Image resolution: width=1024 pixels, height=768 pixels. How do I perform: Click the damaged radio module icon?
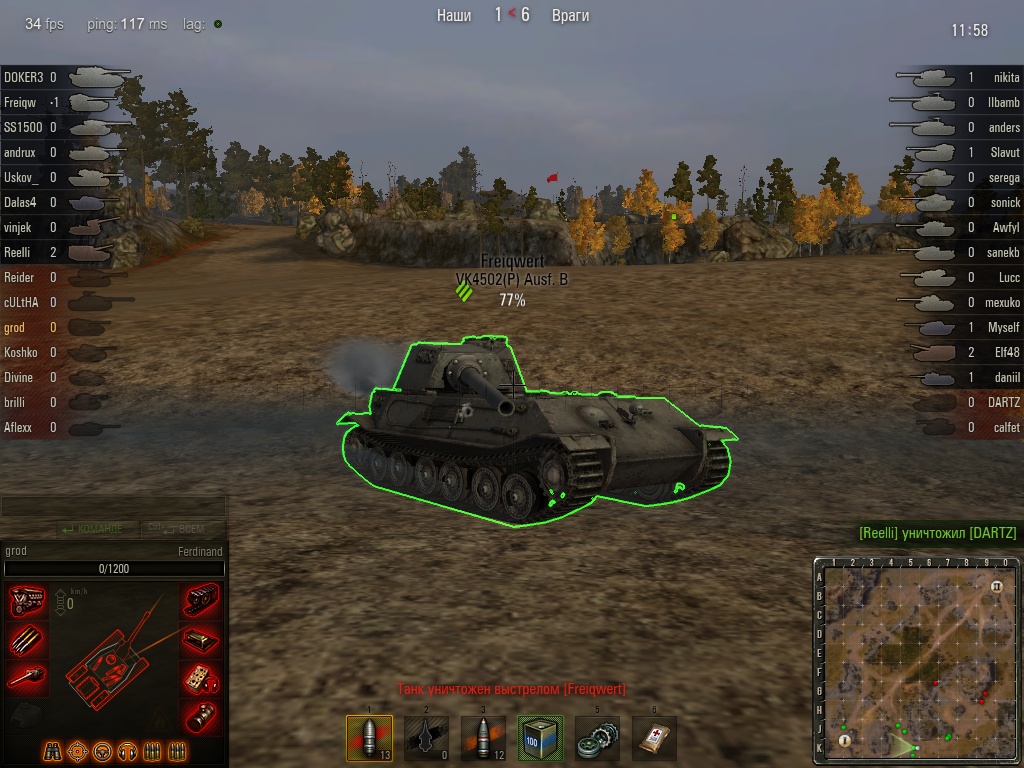click(x=202, y=678)
